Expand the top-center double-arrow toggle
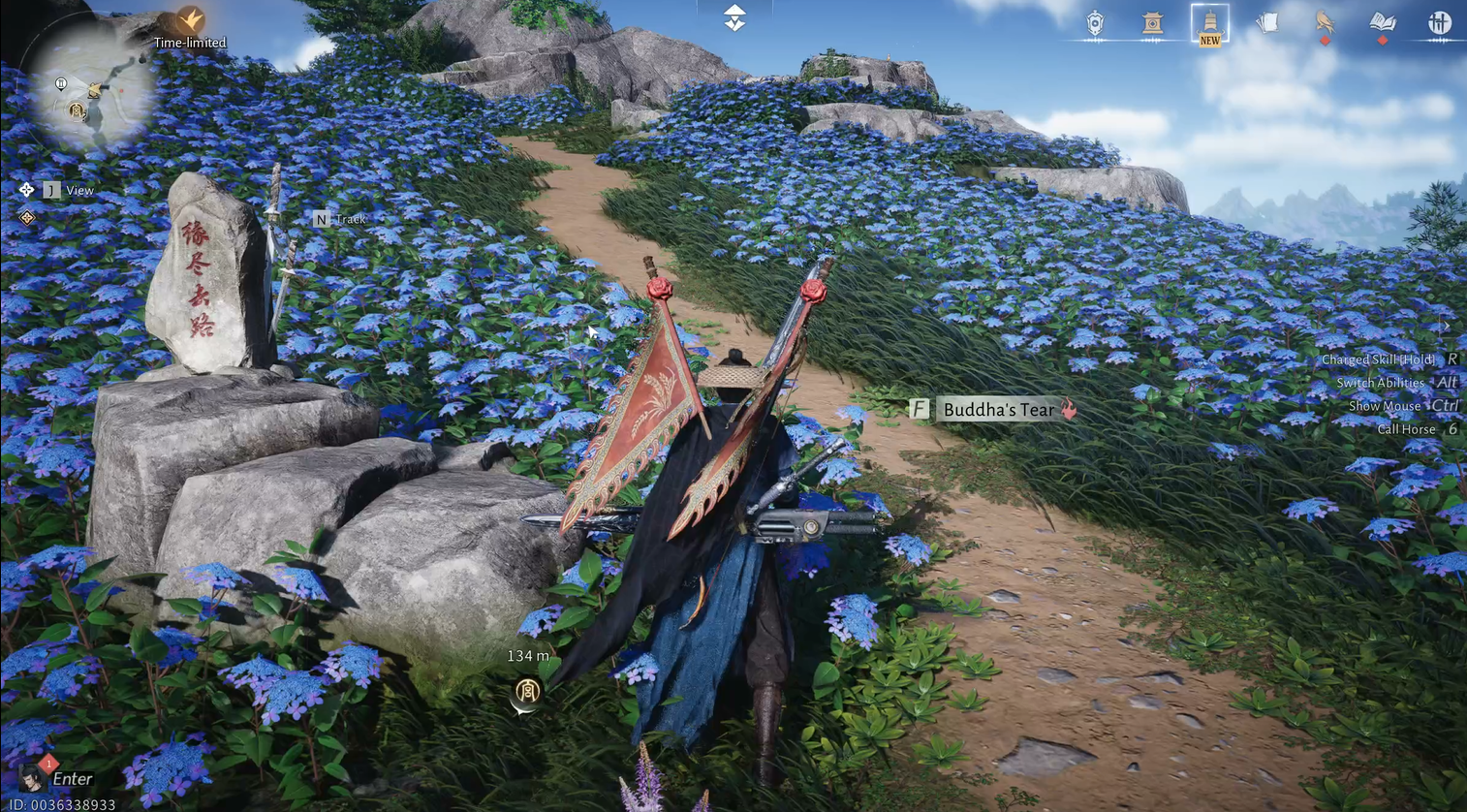Screen dimensions: 1467x812 [x=734, y=17]
